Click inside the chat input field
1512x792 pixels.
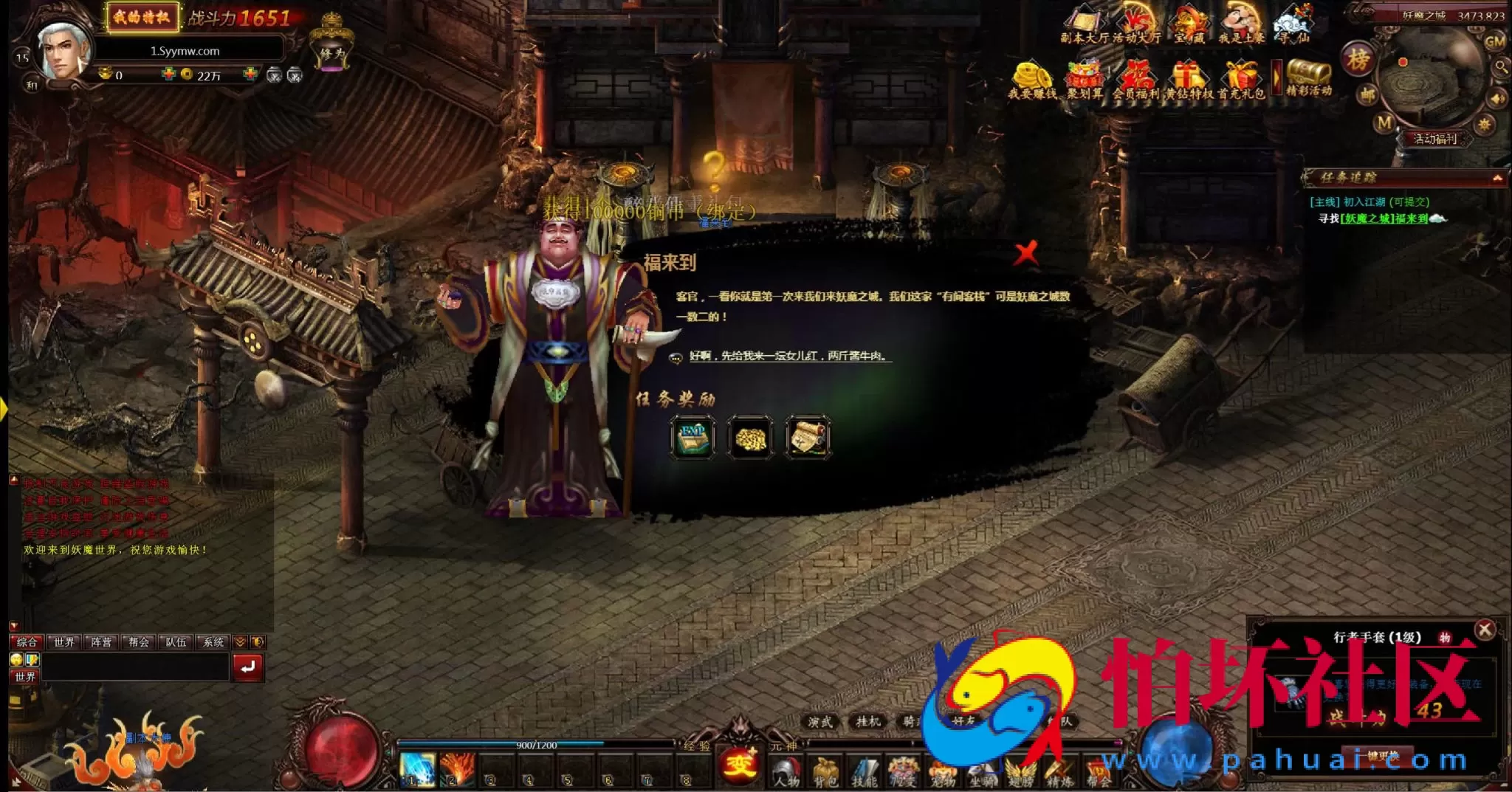tap(133, 665)
